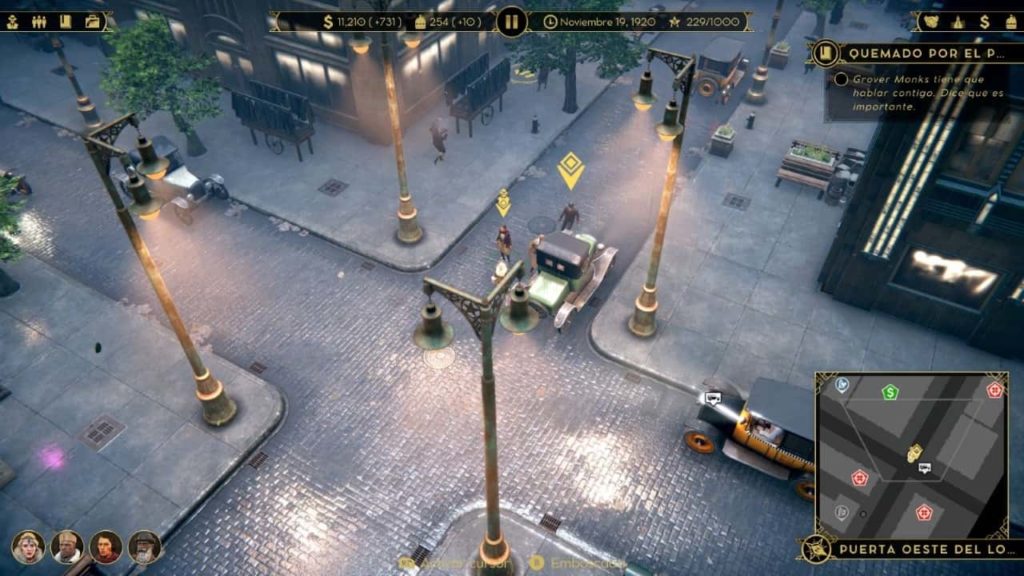Open the dollar sign finances panel
Image resolution: width=1024 pixels, height=576 pixels.
984,21
